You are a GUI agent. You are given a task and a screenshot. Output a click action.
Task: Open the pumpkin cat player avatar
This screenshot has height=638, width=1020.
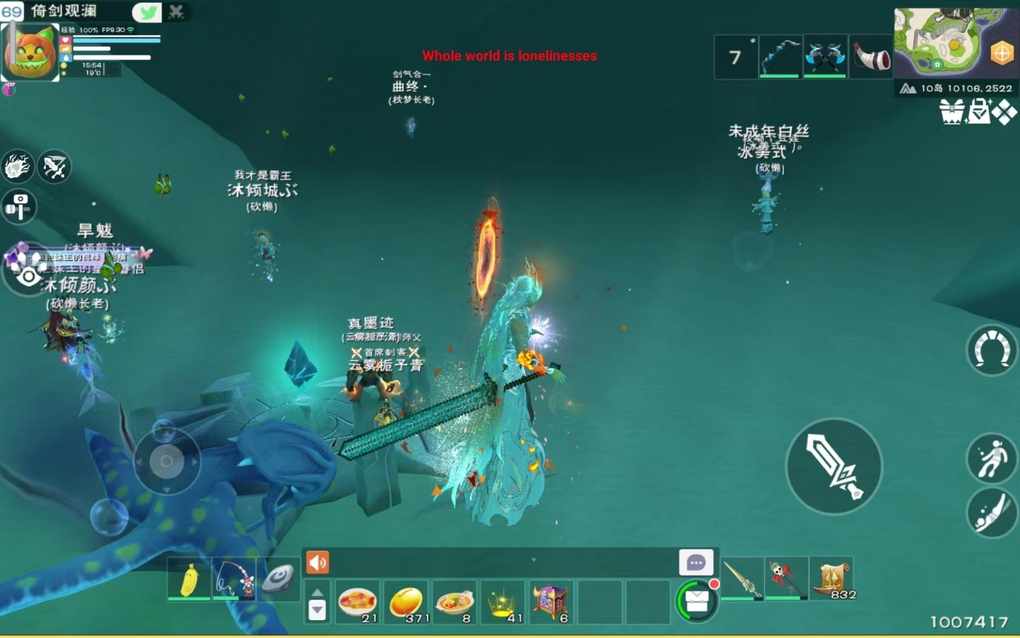[30, 52]
